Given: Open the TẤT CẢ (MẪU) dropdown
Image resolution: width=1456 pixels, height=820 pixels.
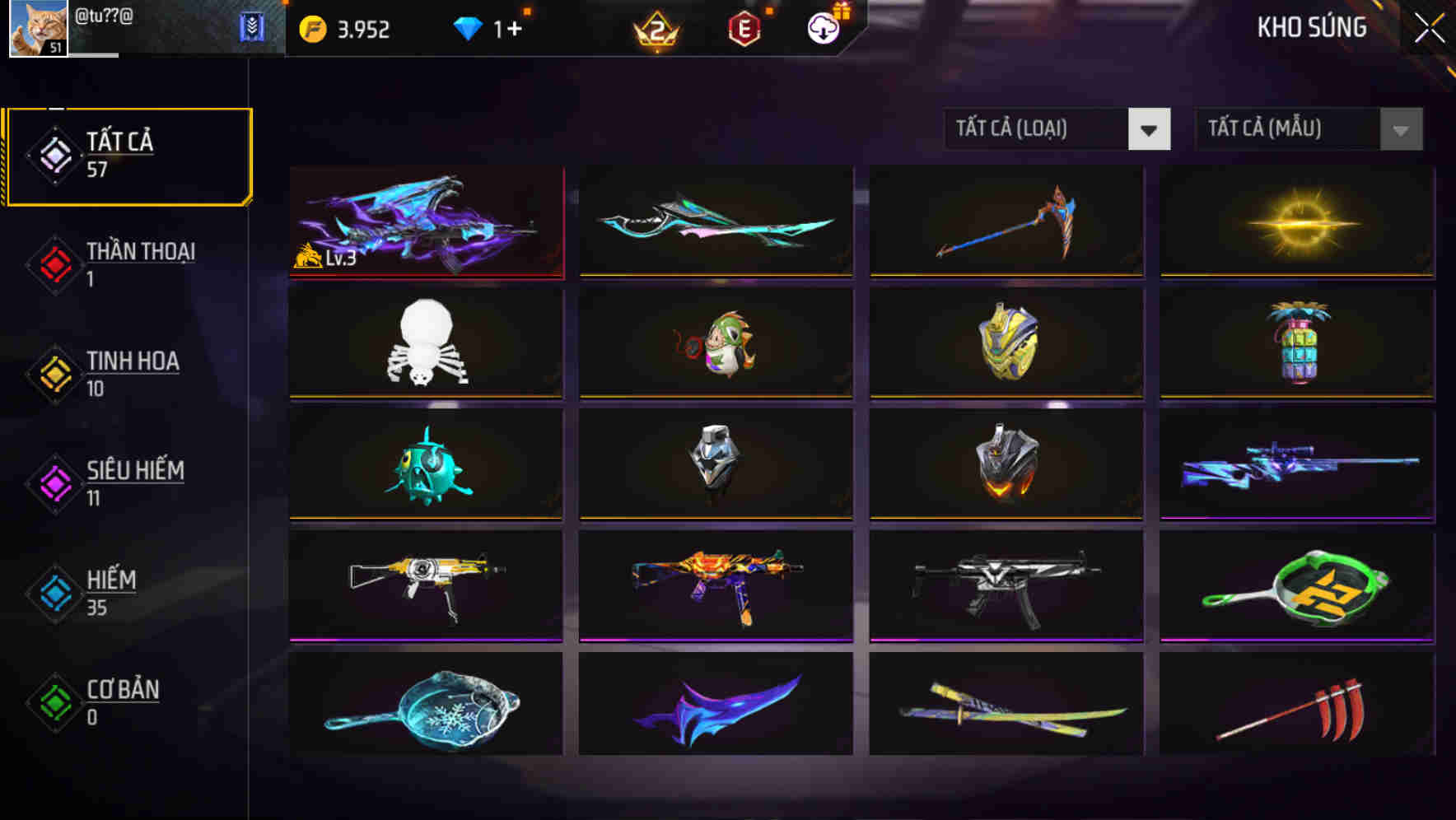Looking at the screenshot, I should coord(1309,129).
